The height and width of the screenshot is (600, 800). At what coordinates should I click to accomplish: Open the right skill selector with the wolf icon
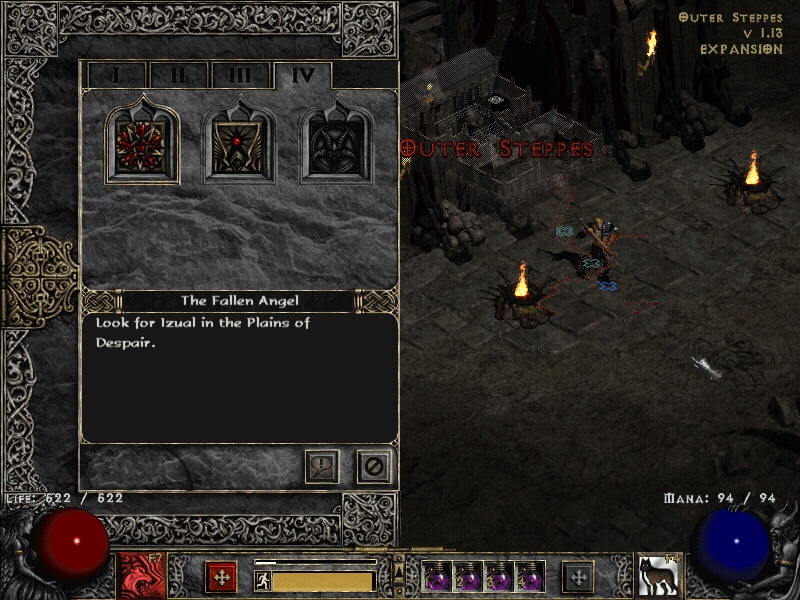(x=655, y=576)
